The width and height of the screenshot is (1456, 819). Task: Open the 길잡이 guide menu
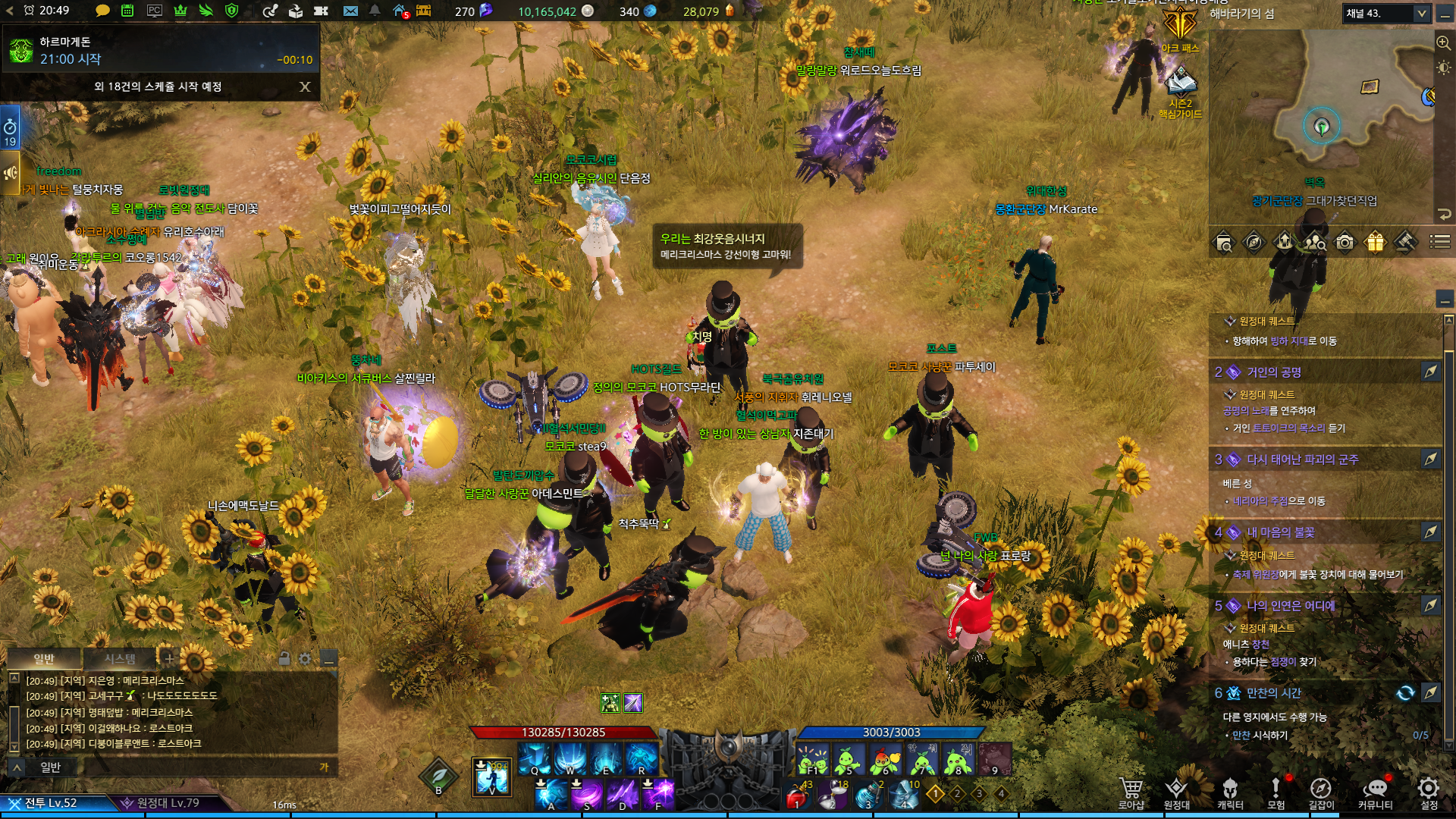coord(1321,792)
